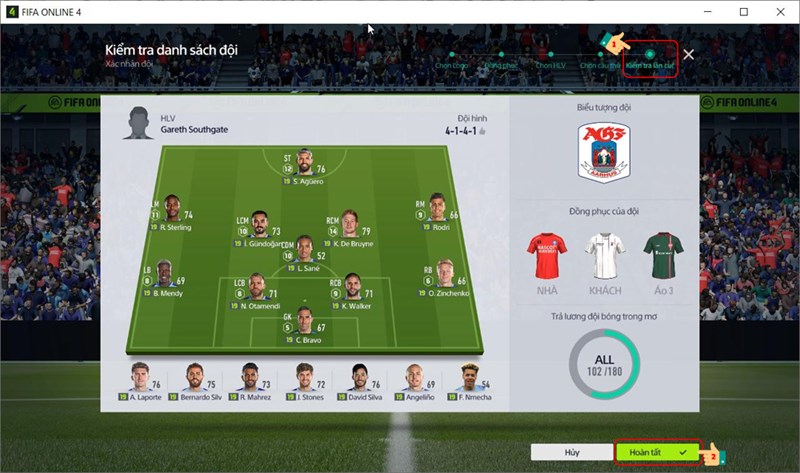Screen dimensions: 800x473
Task: Open the Gareth Southgate manager portrait
Action: (x=137, y=124)
